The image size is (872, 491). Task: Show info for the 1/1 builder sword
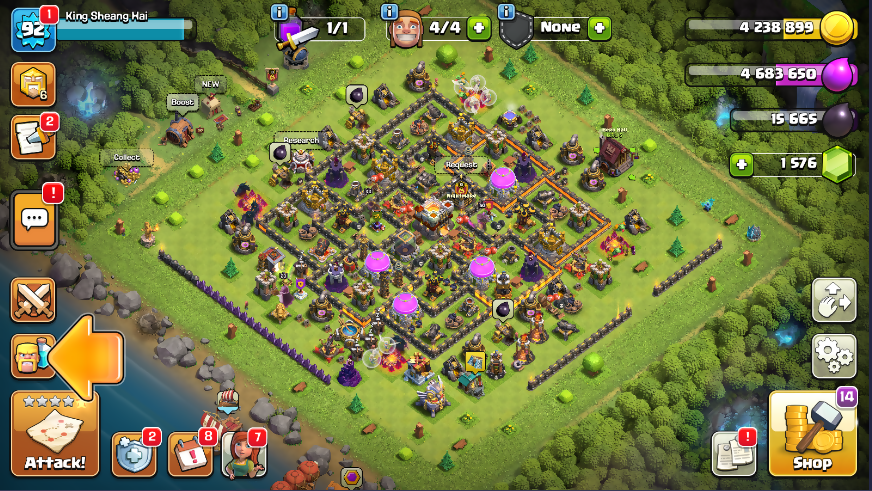(x=280, y=12)
